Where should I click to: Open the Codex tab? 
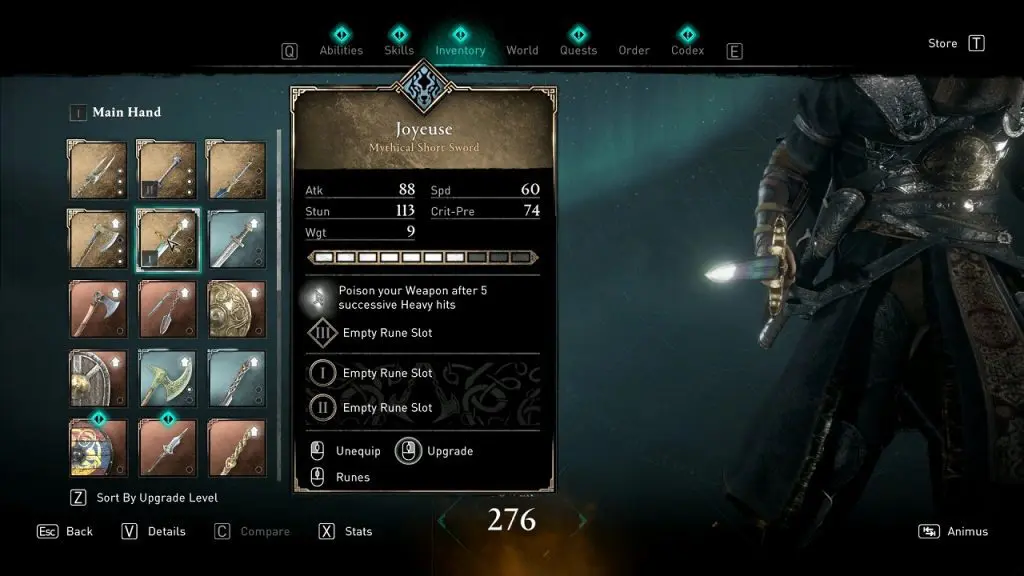point(687,50)
